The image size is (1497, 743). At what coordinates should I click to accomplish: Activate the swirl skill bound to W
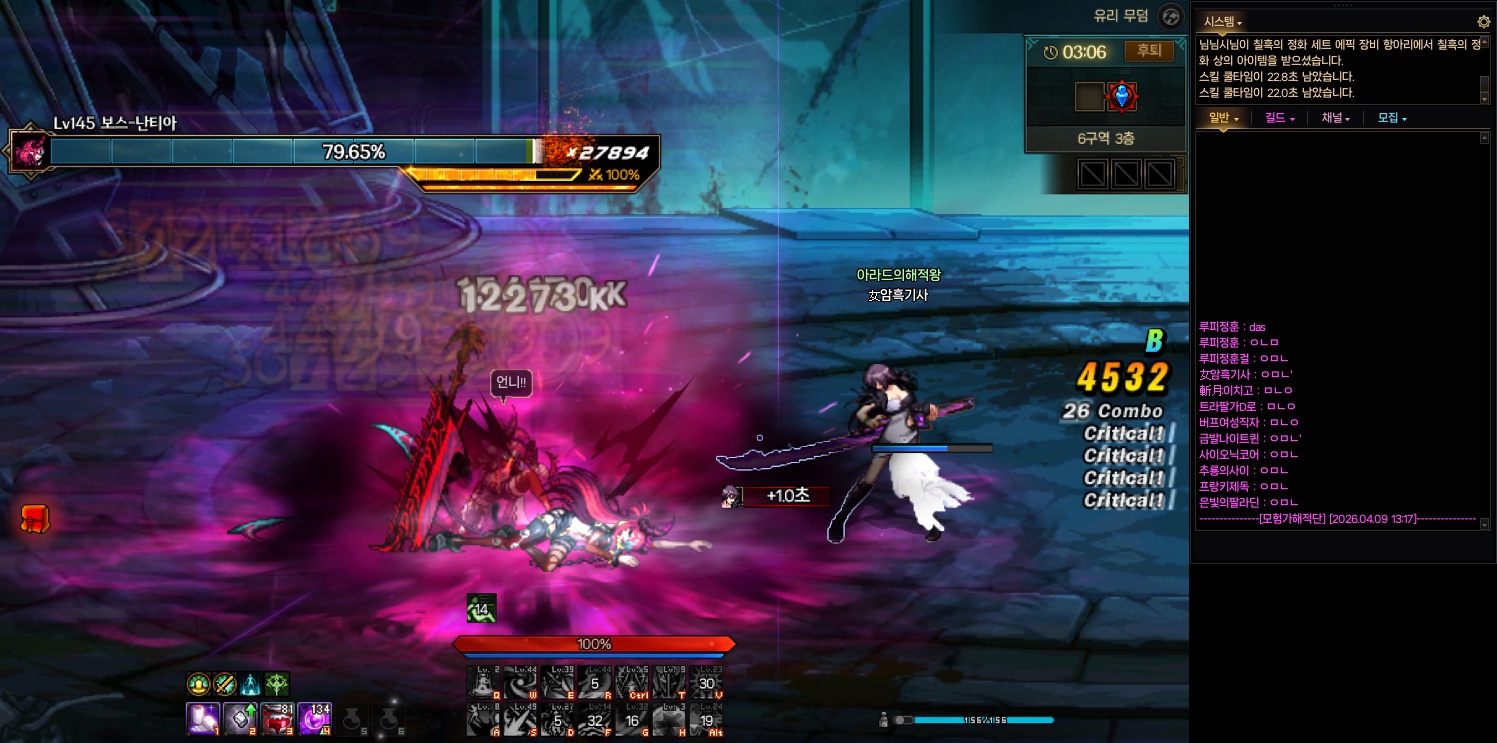pyautogui.click(x=520, y=682)
